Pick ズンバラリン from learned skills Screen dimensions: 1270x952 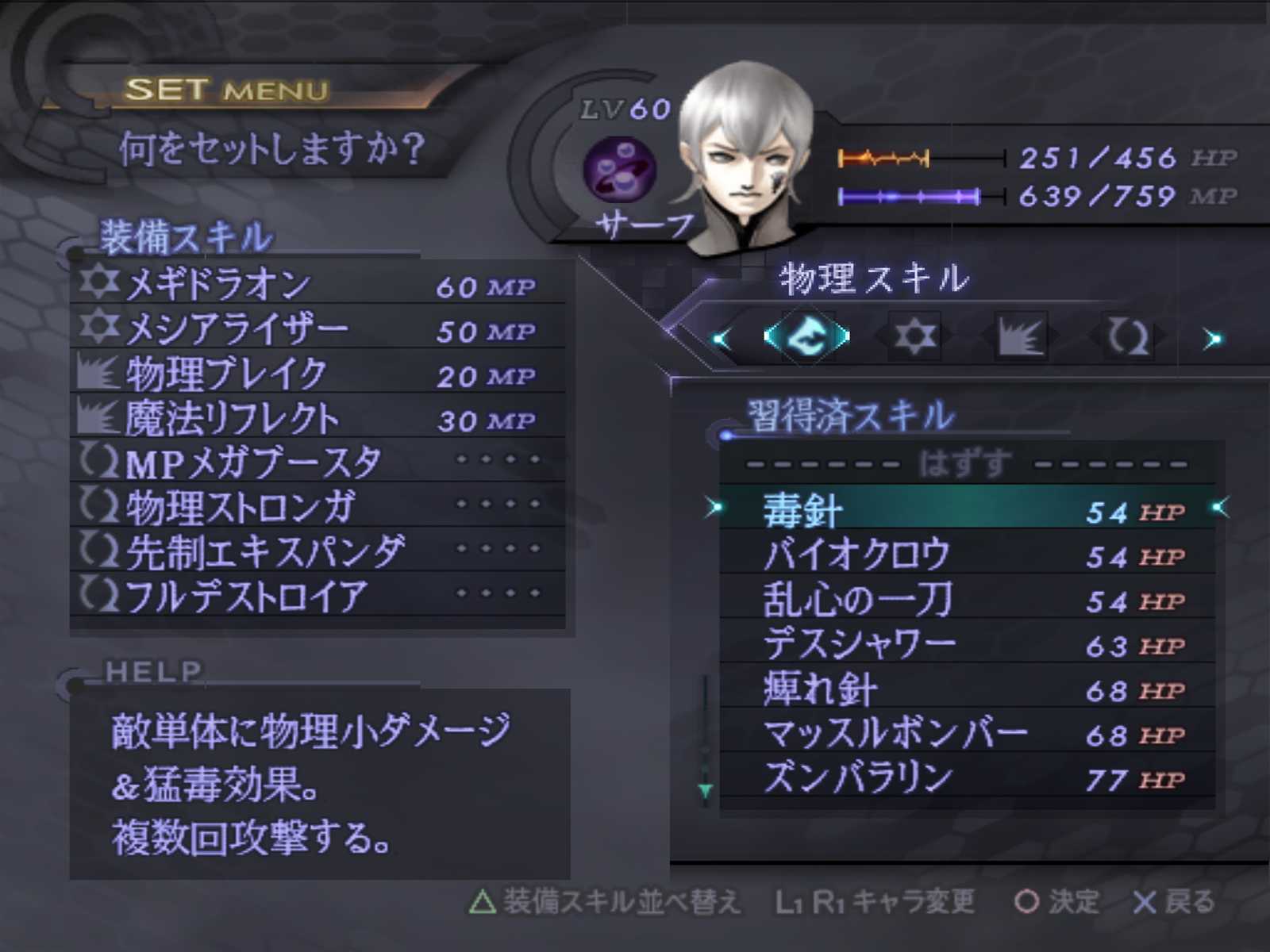[x=966, y=777]
